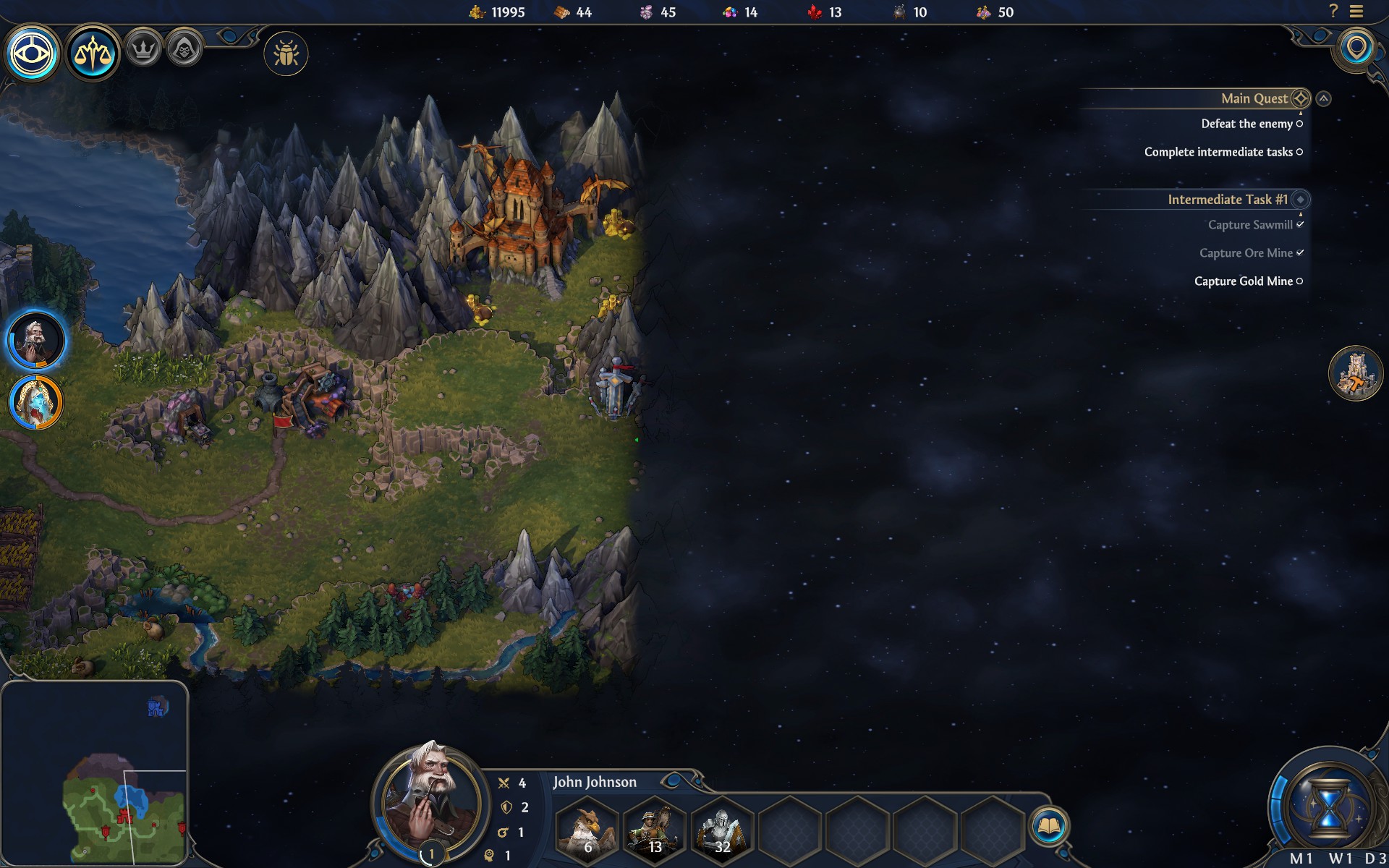
Task: Open the town castle button
Action: [x=1356, y=373]
